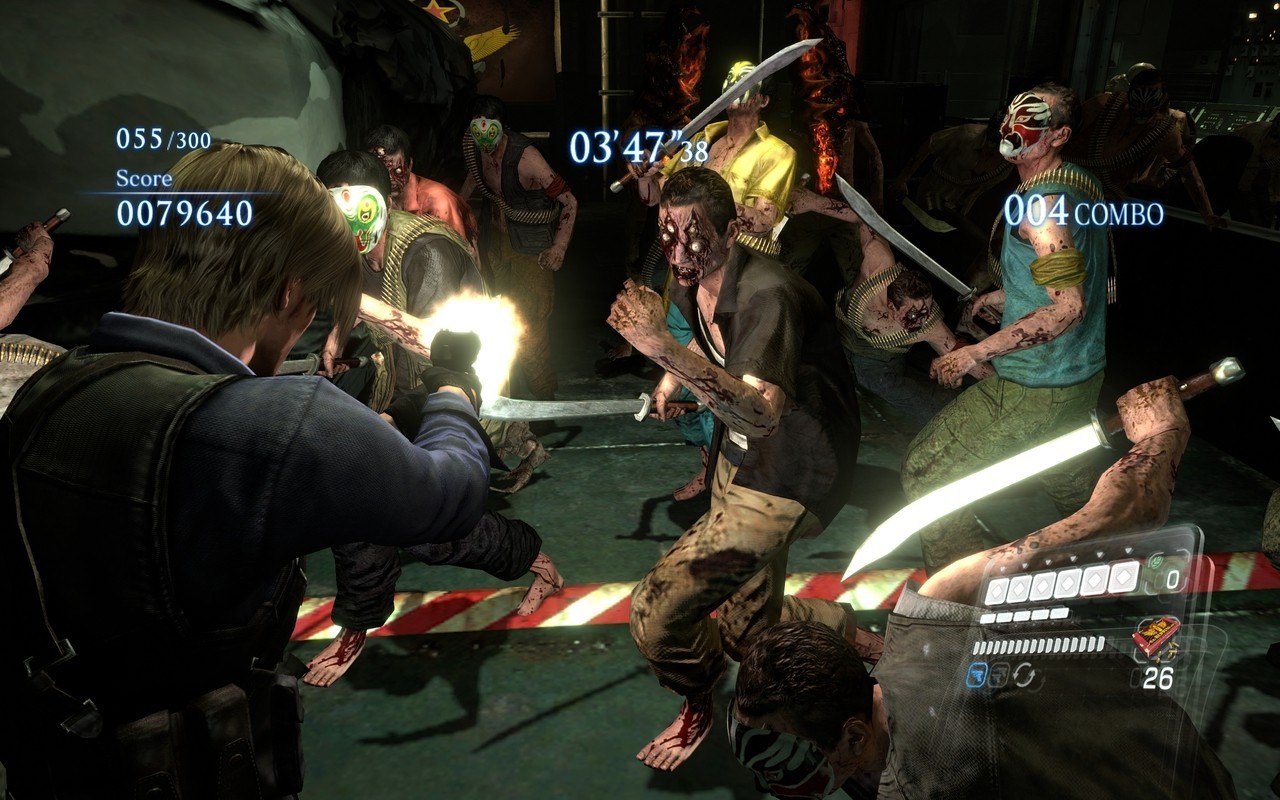Toggle the highlighted pistol quick-select
This screenshot has width=1280, height=800.
(x=978, y=675)
